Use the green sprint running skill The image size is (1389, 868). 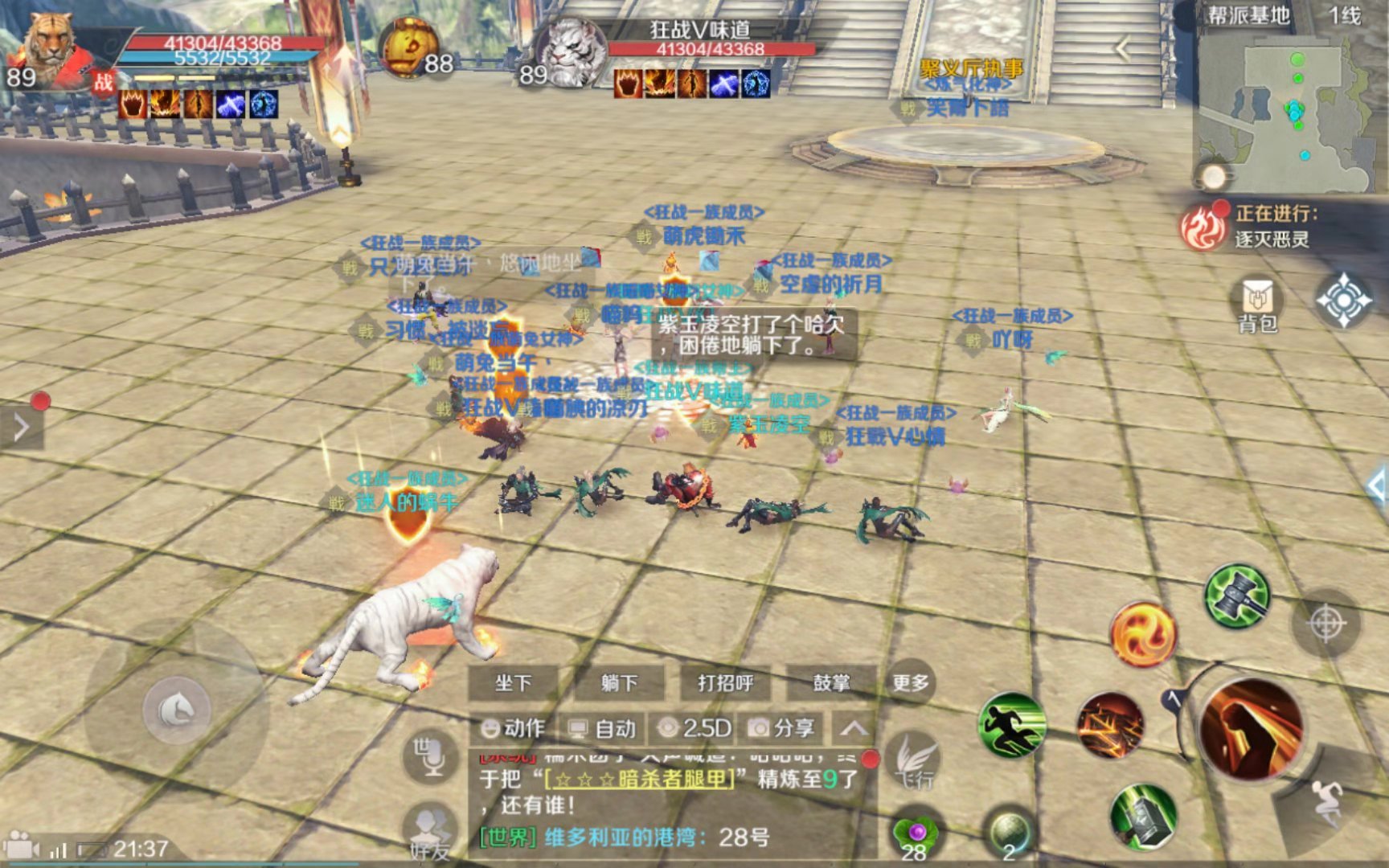point(1012,725)
